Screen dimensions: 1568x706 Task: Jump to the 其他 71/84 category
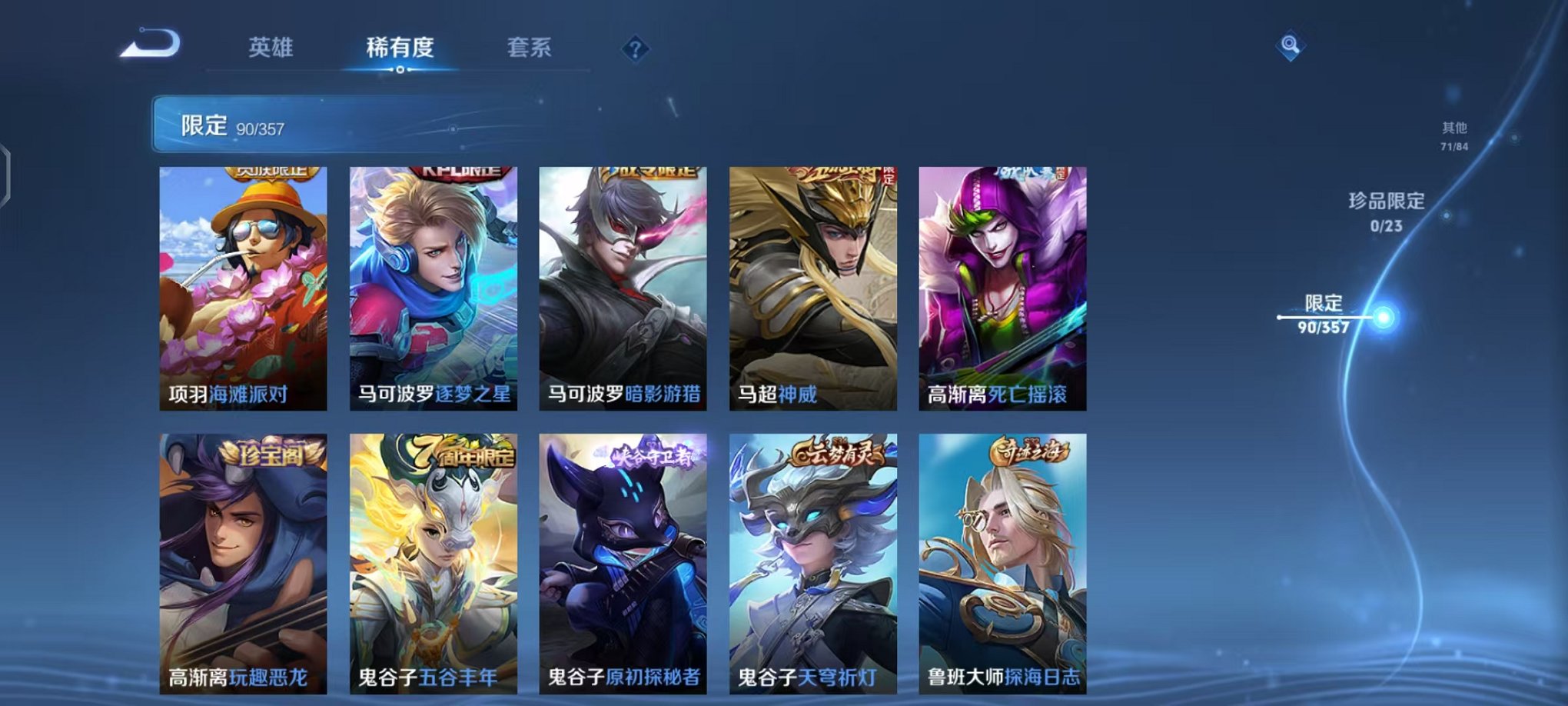[x=1453, y=137]
